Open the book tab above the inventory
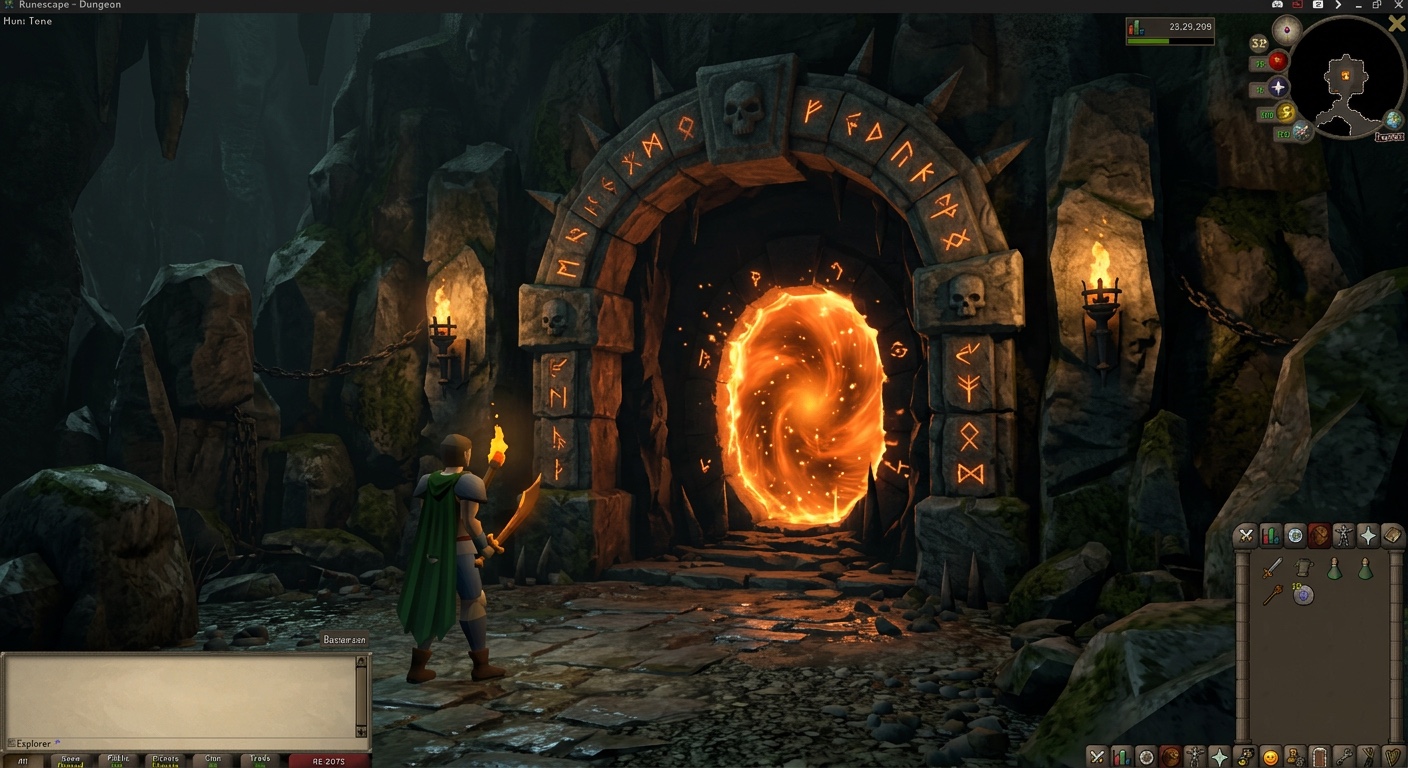Viewport: 1408px width, 768px height. pos(1392,536)
